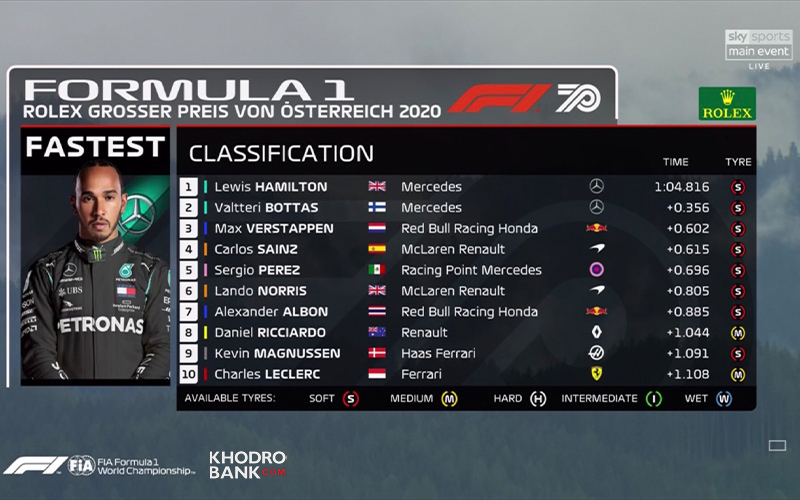Select Valtteri Bottas in the classification
Image resolution: width=800 pixels, height=500 pixels.
[x=266, y=208]
